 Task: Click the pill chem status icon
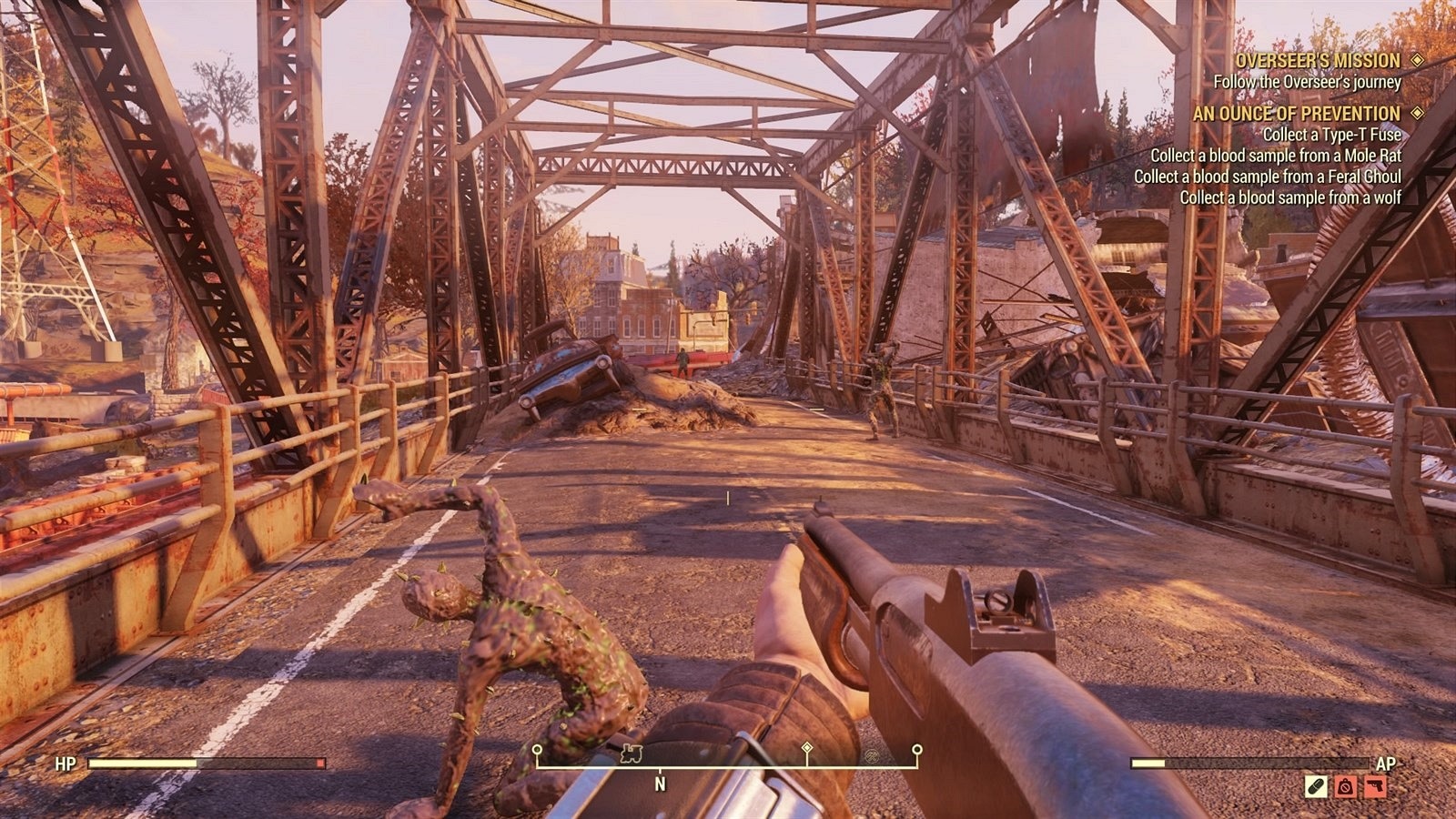pos(1316,786)
